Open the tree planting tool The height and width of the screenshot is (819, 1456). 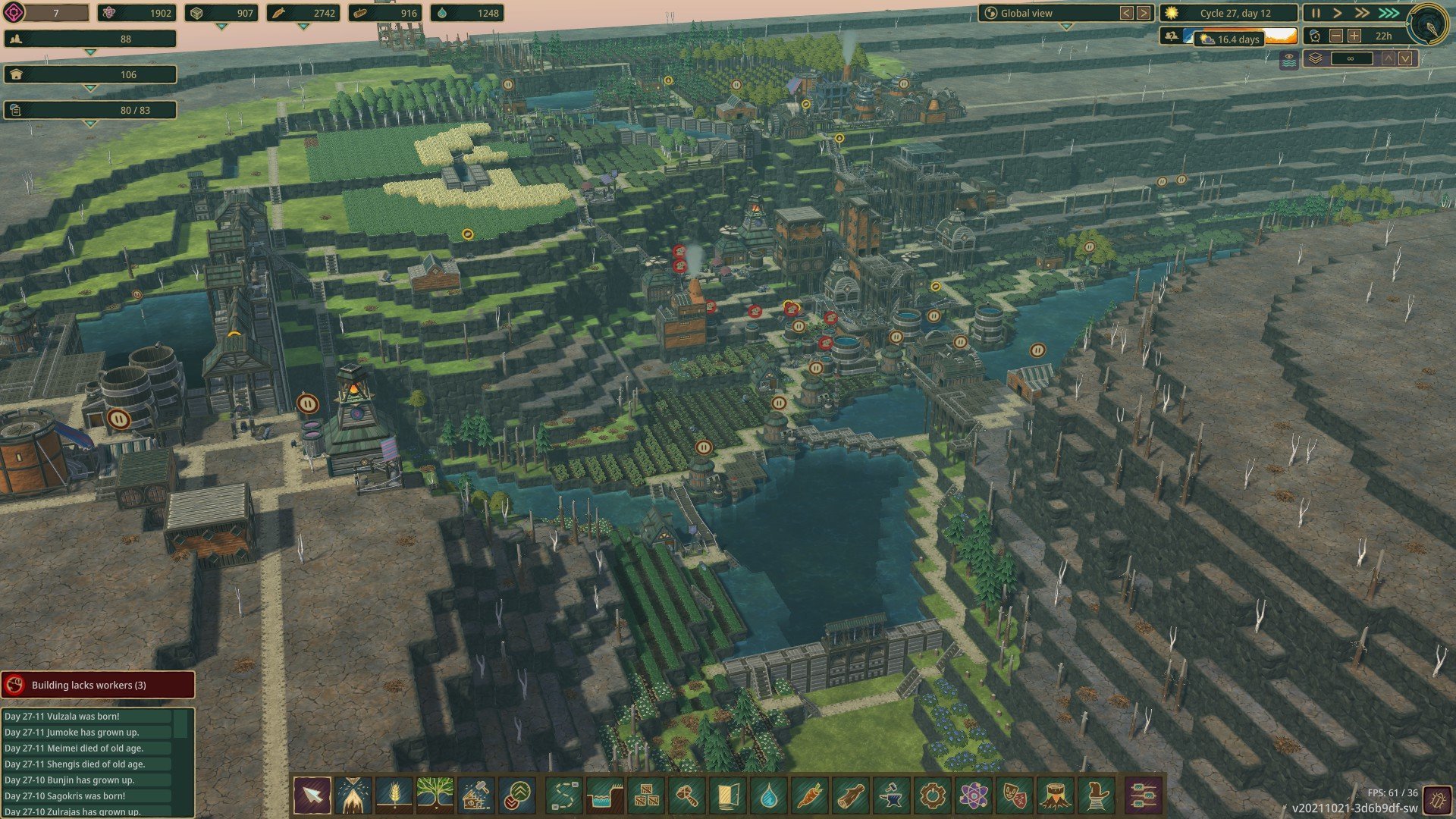pos(435,796)
